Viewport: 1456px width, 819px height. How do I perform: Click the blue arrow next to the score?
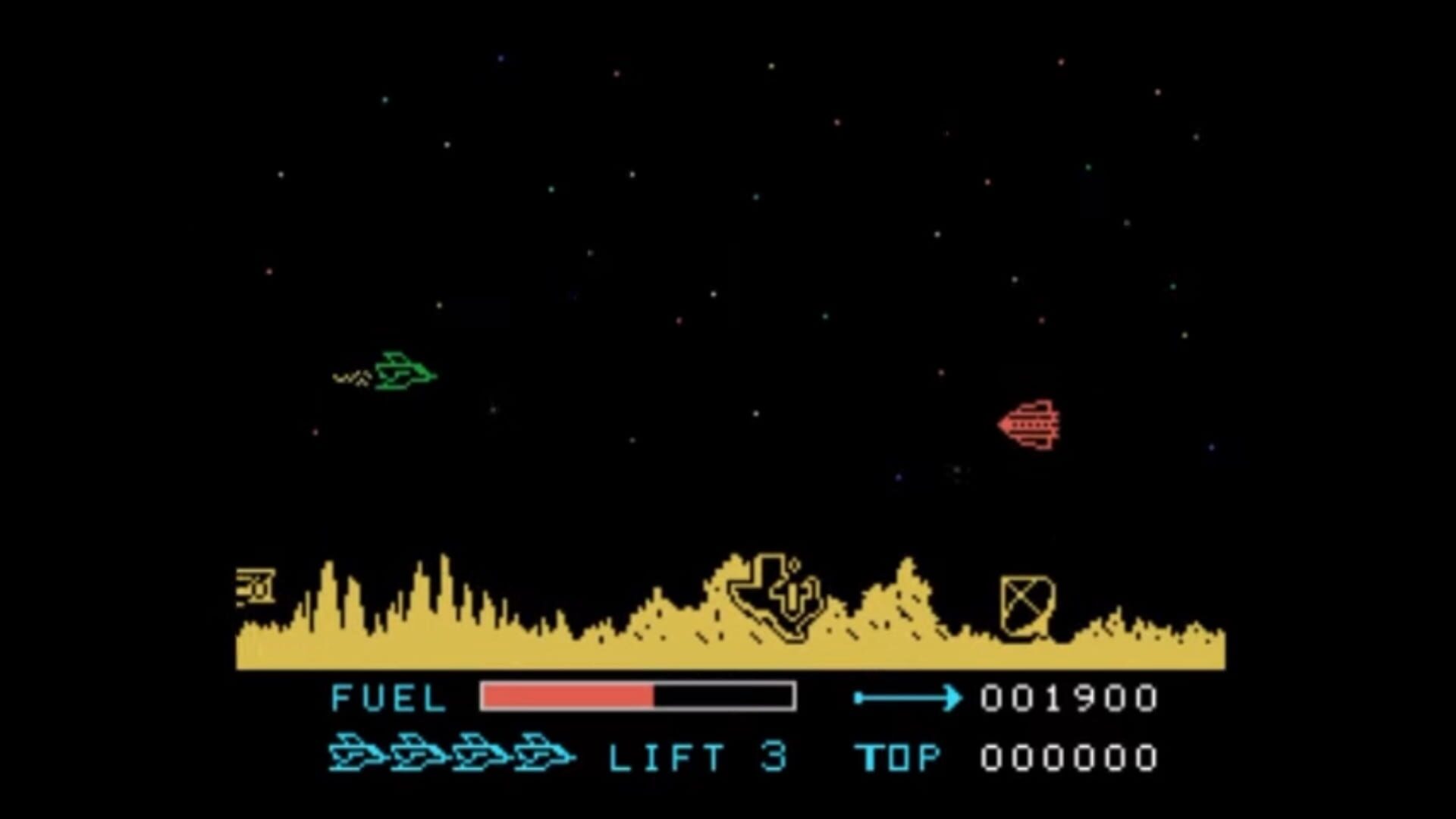[x=910, y=695]
